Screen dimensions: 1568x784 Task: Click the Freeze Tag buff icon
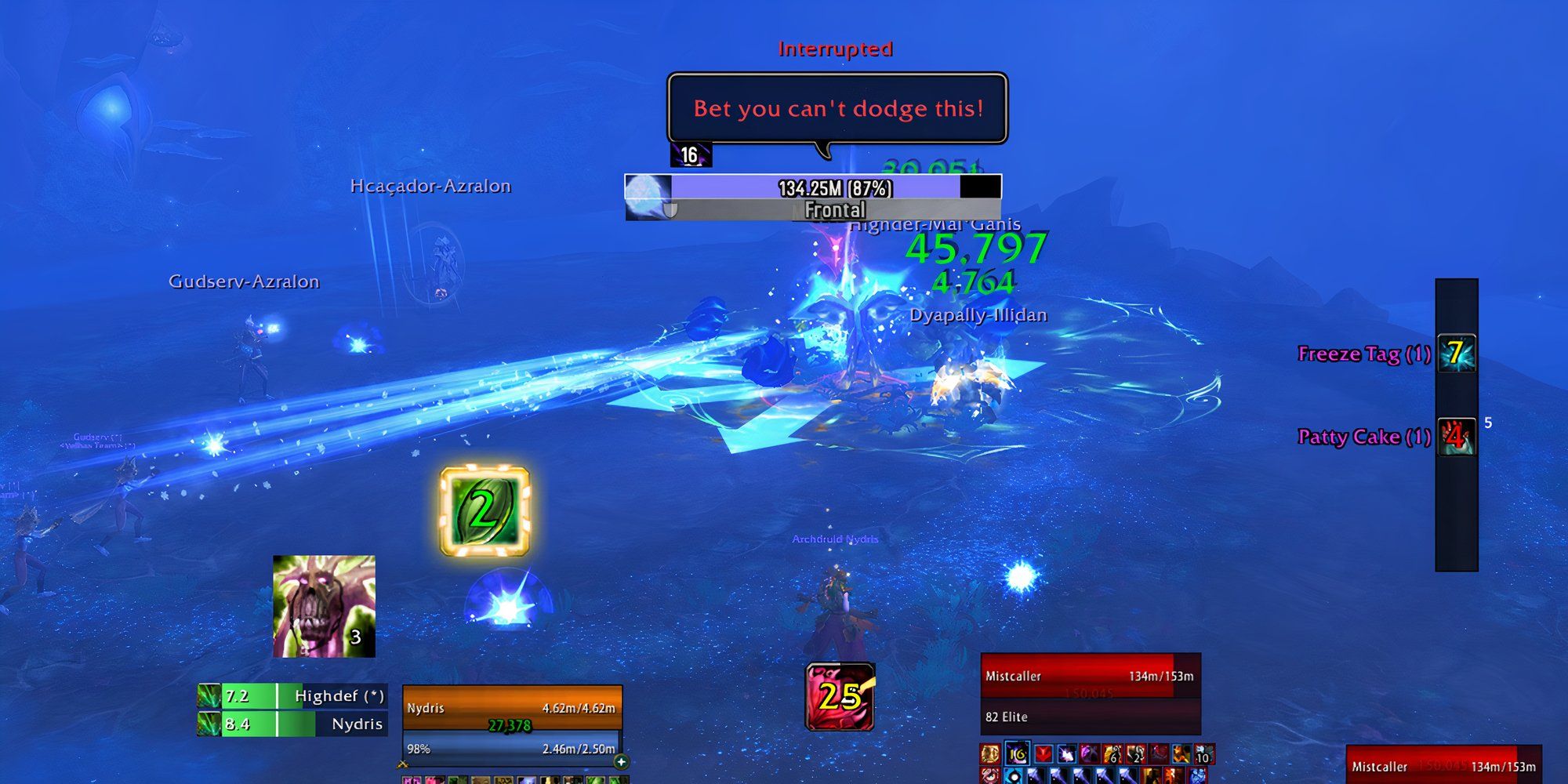coord(1455,354)
